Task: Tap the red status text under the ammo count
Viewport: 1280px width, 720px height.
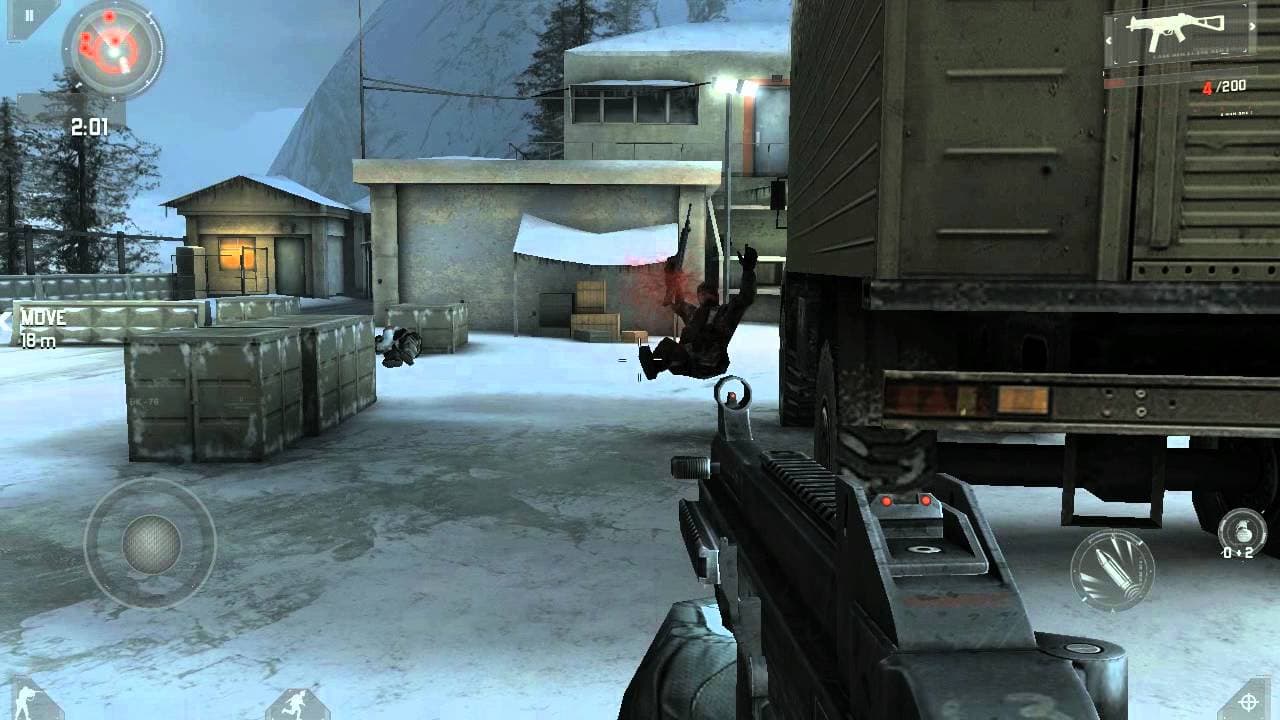Action: [1236, 111]
